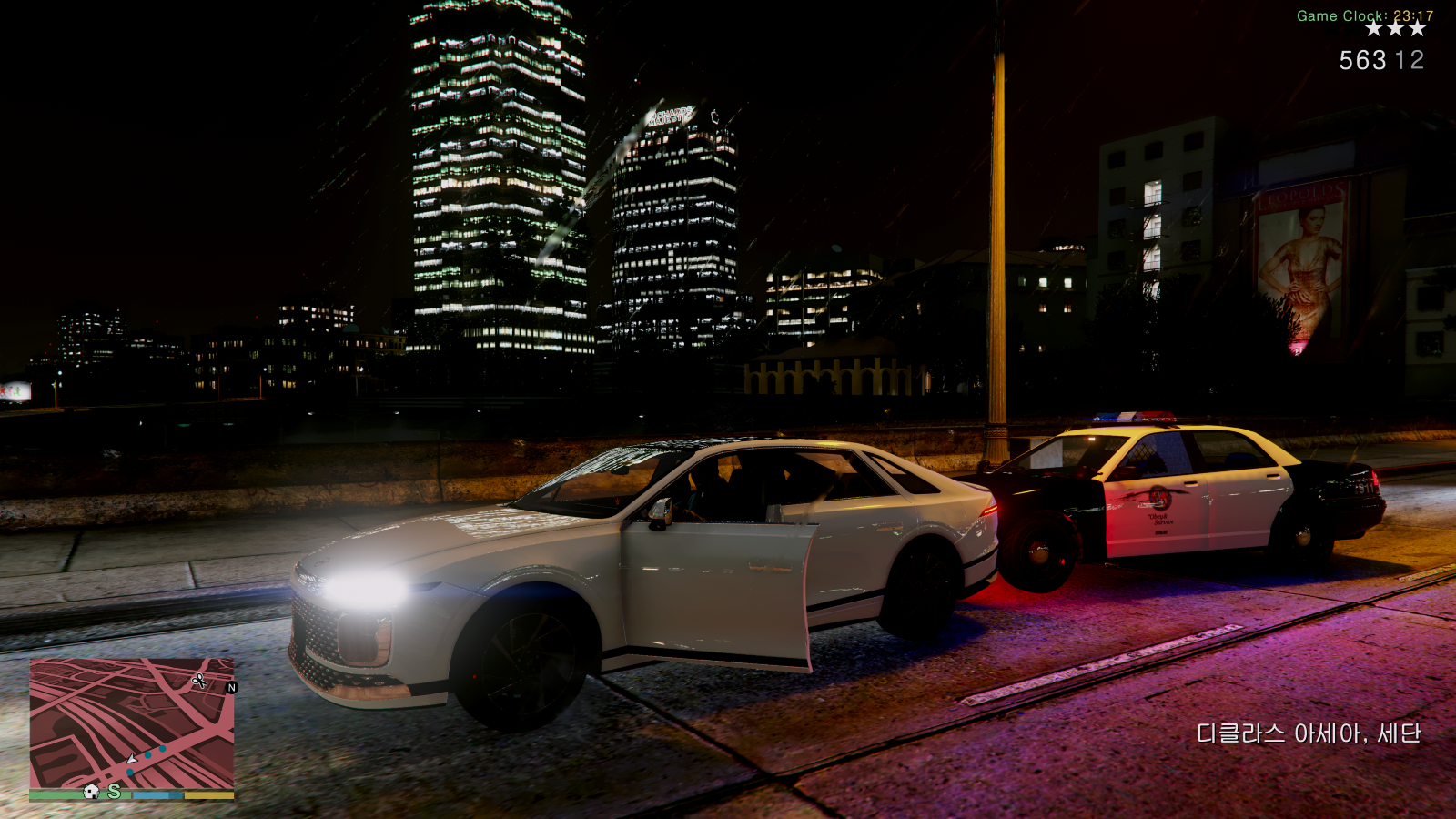This screenshot has width=1456, height=819.
Task: Select the green S safehouse blip
Action: coord(113,793)
